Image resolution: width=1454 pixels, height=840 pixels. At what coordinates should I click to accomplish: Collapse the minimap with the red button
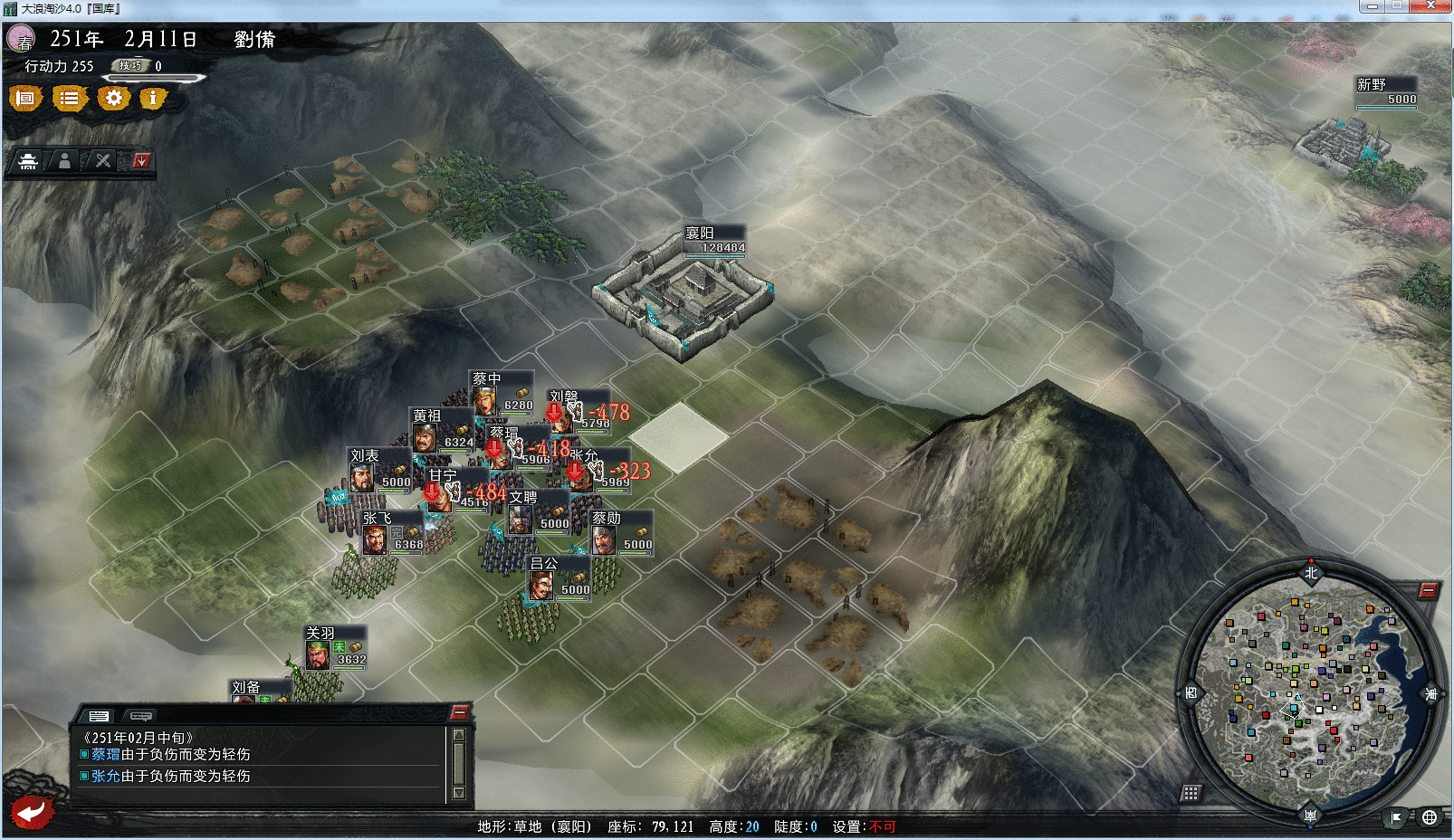tap(1428, 591)
